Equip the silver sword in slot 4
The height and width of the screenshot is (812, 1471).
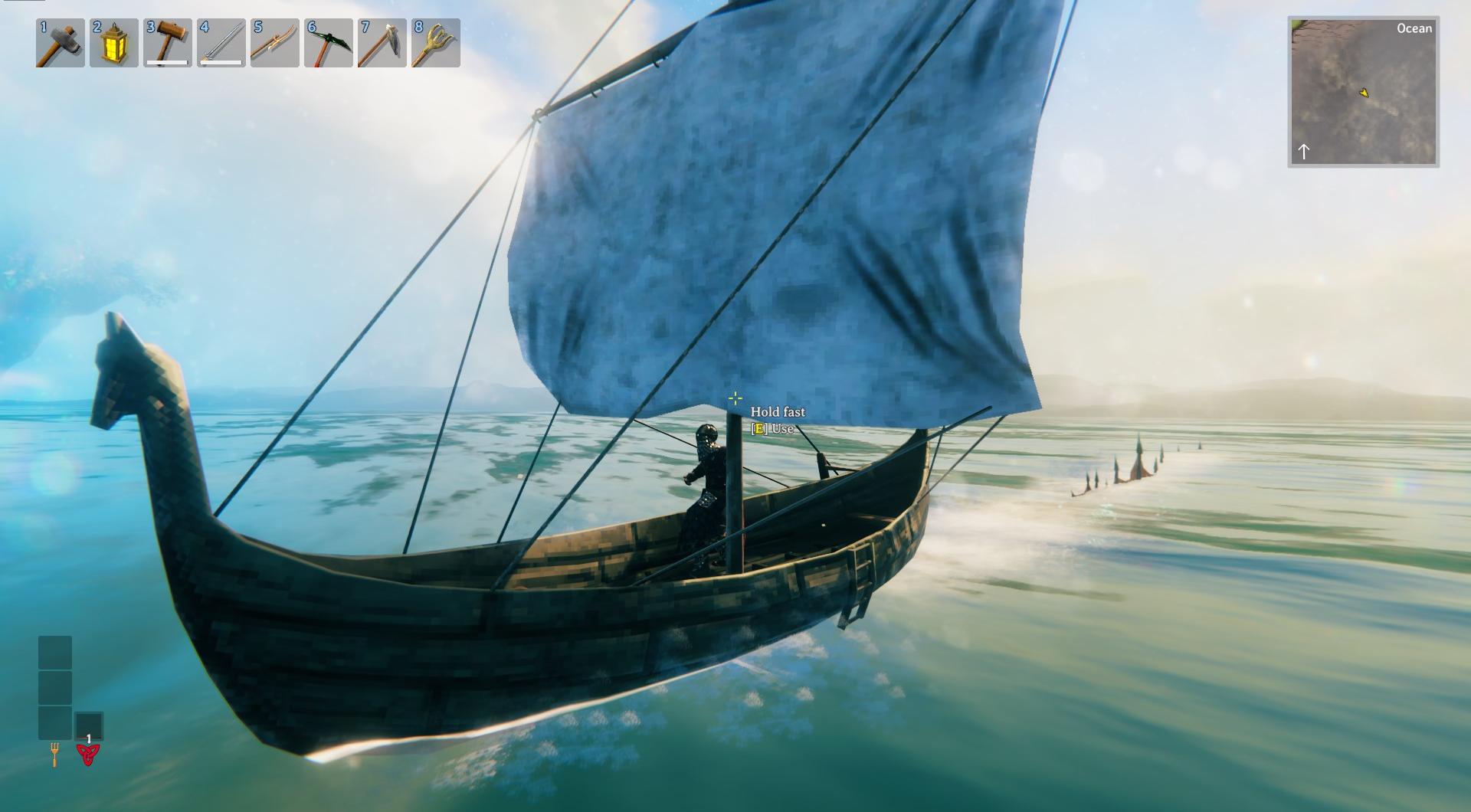pyautogui.click(x=221, y=43)
